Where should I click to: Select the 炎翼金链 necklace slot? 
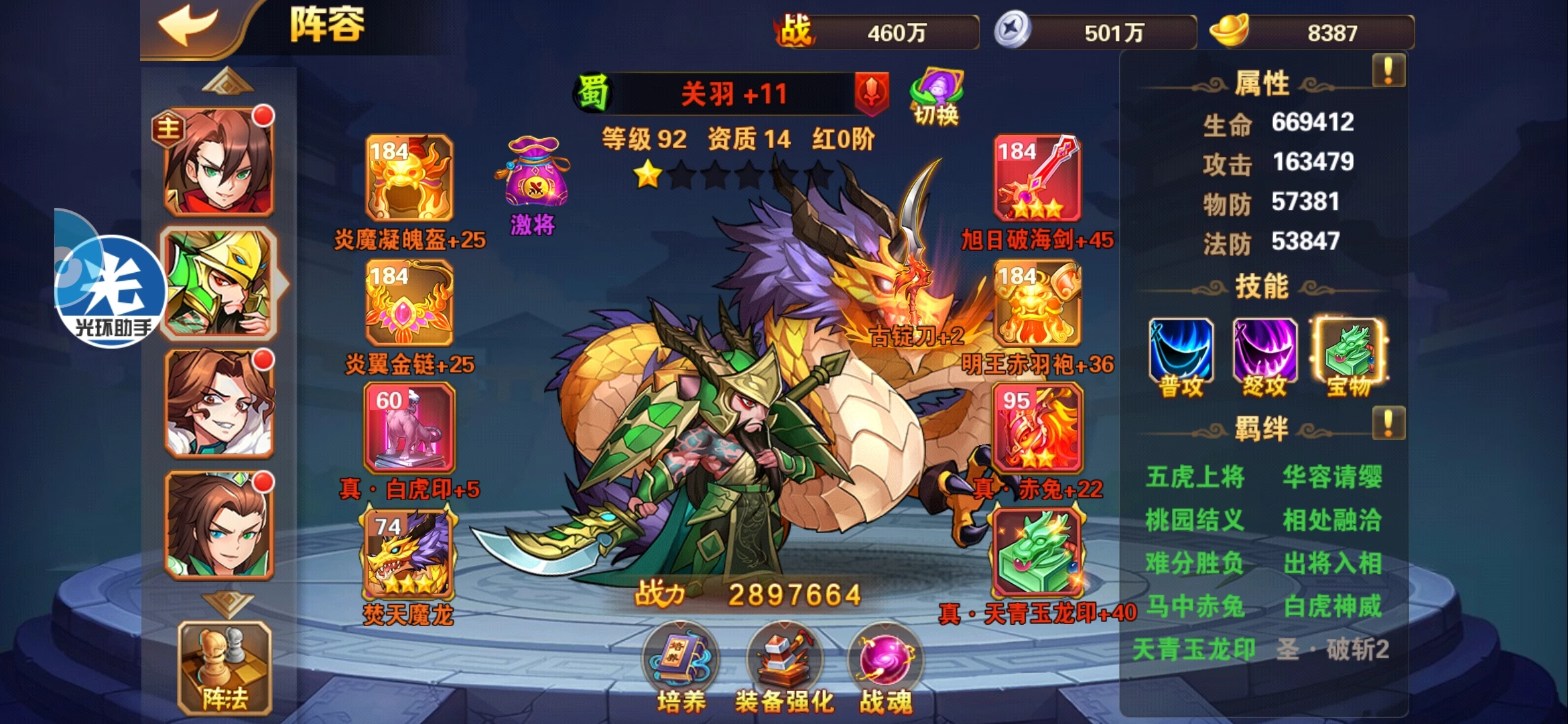[409, 303]
